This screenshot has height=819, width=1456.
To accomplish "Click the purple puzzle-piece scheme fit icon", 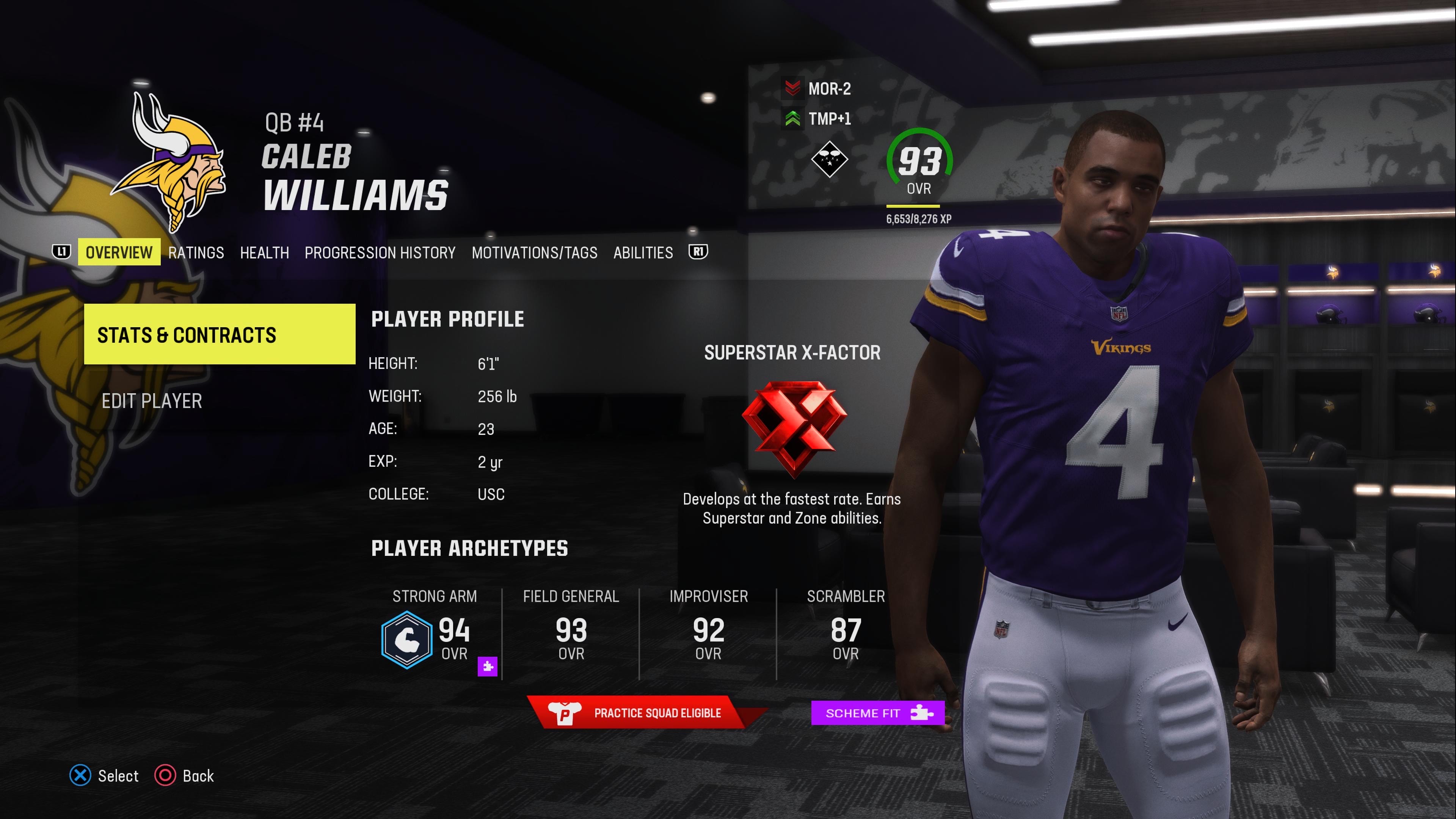I will click(487, 667).
